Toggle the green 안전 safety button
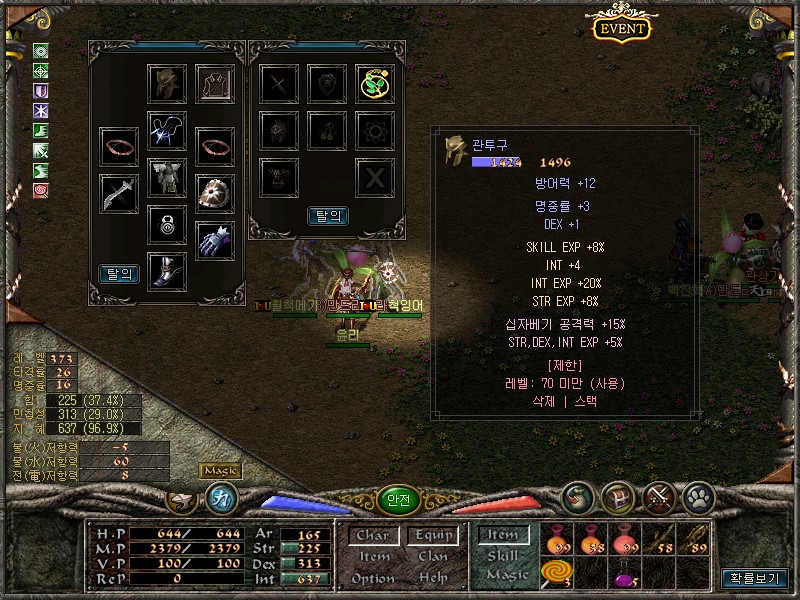The width and height of the screenshot is (800, 600). pos(397,499)
